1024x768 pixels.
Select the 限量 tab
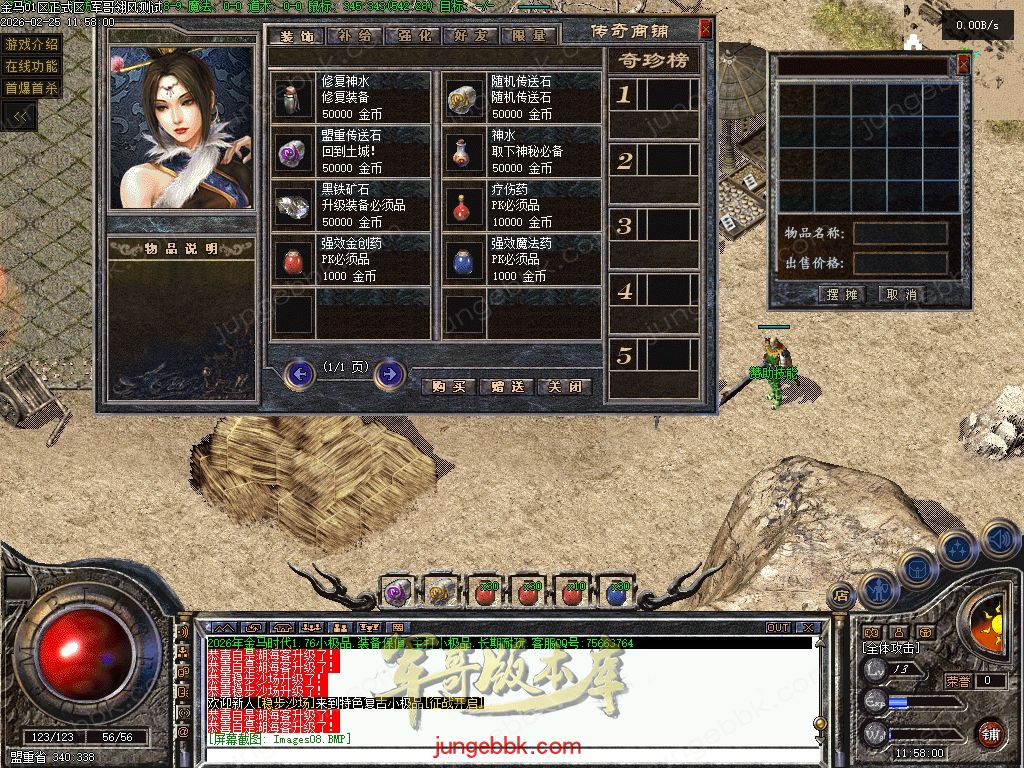(x=530, y=35)
